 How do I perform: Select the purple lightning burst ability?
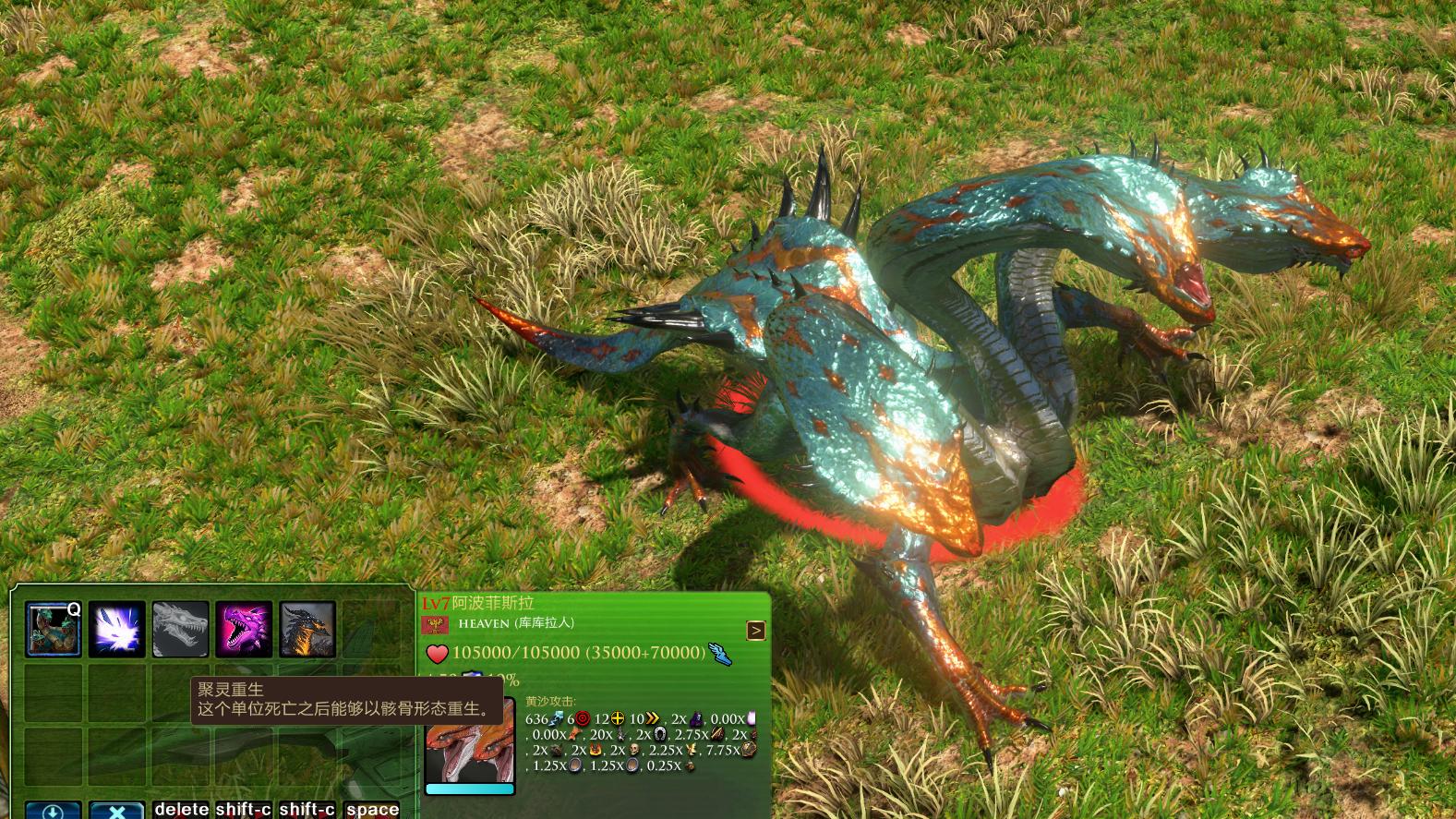(x=116, y=629)
